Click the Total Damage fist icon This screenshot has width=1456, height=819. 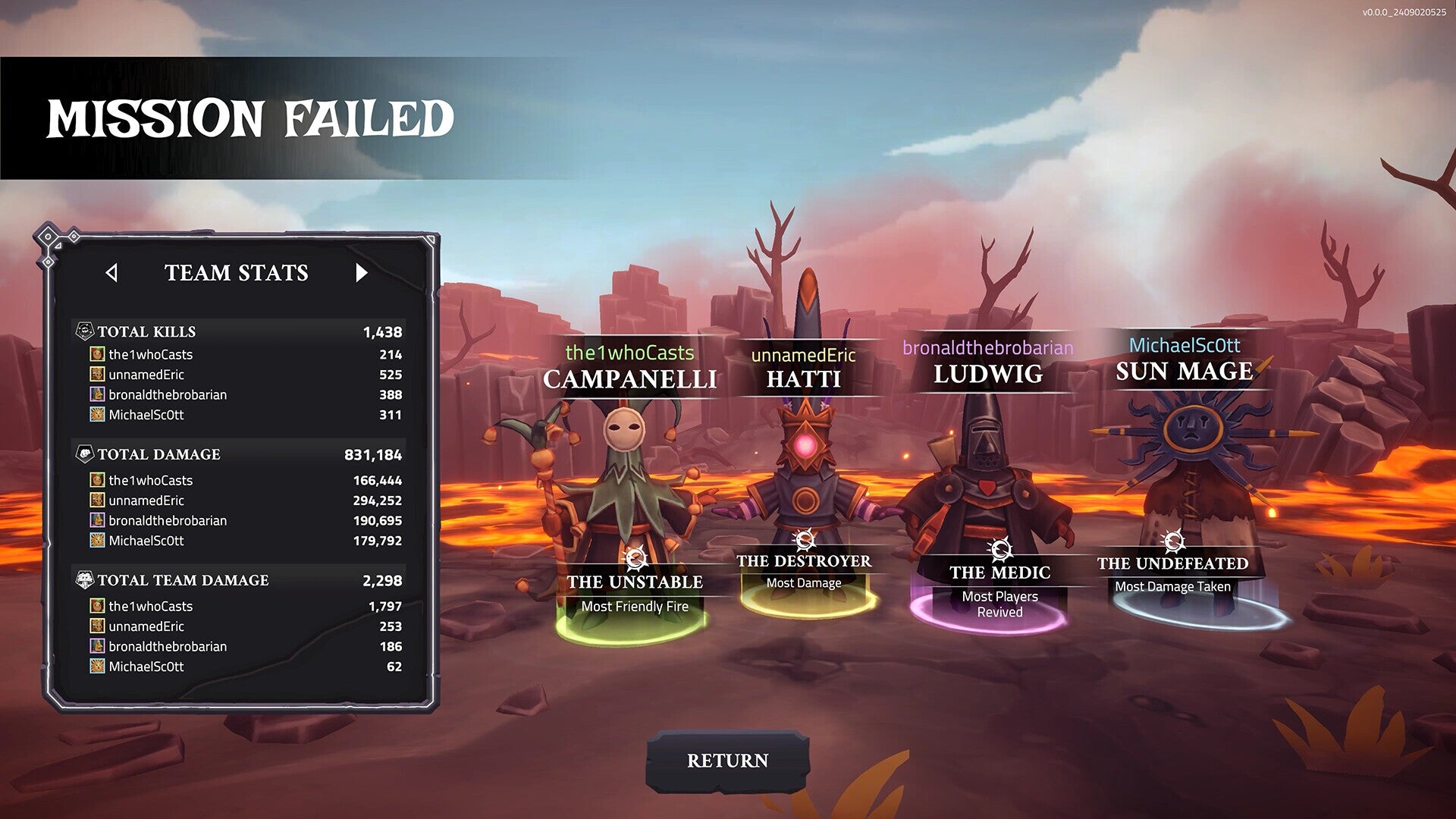tap(83, 454)
